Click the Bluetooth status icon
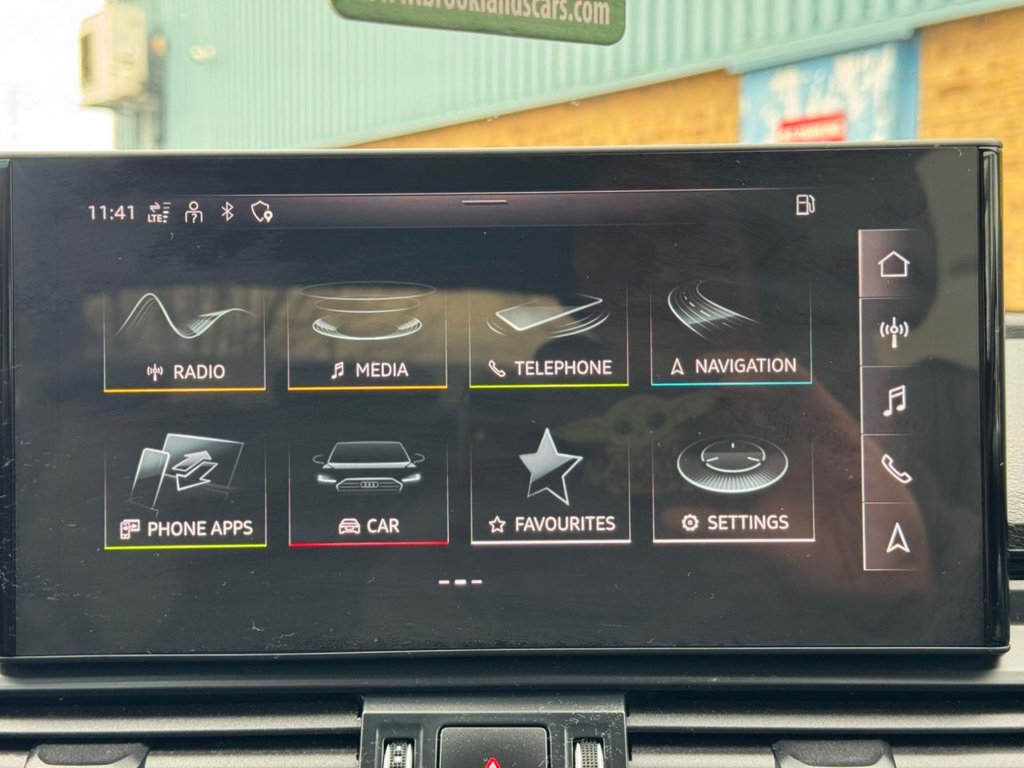This screenshot has width=1024, height=768. [x=227, y=211]
